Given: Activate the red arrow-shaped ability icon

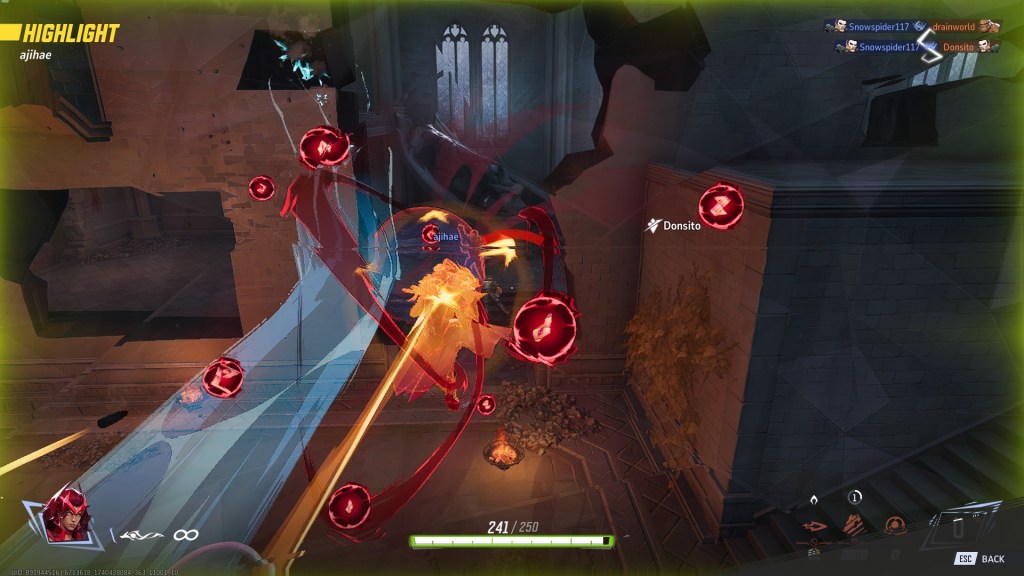Looking at the screenshot, I should coord(815,526).
